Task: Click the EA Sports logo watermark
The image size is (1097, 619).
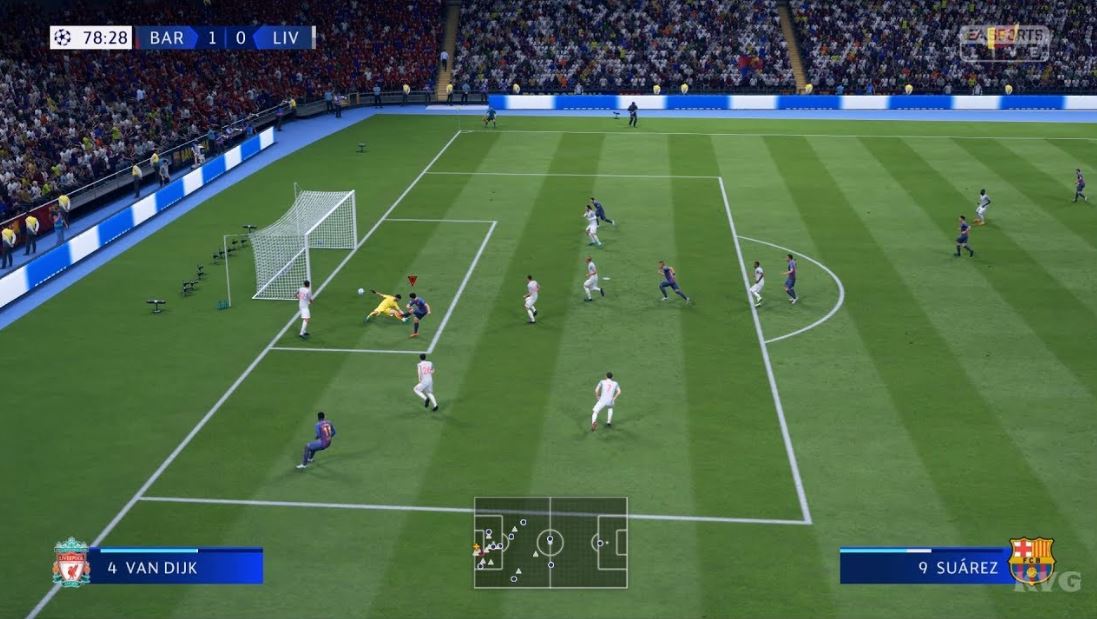Action: (1004, 43)
